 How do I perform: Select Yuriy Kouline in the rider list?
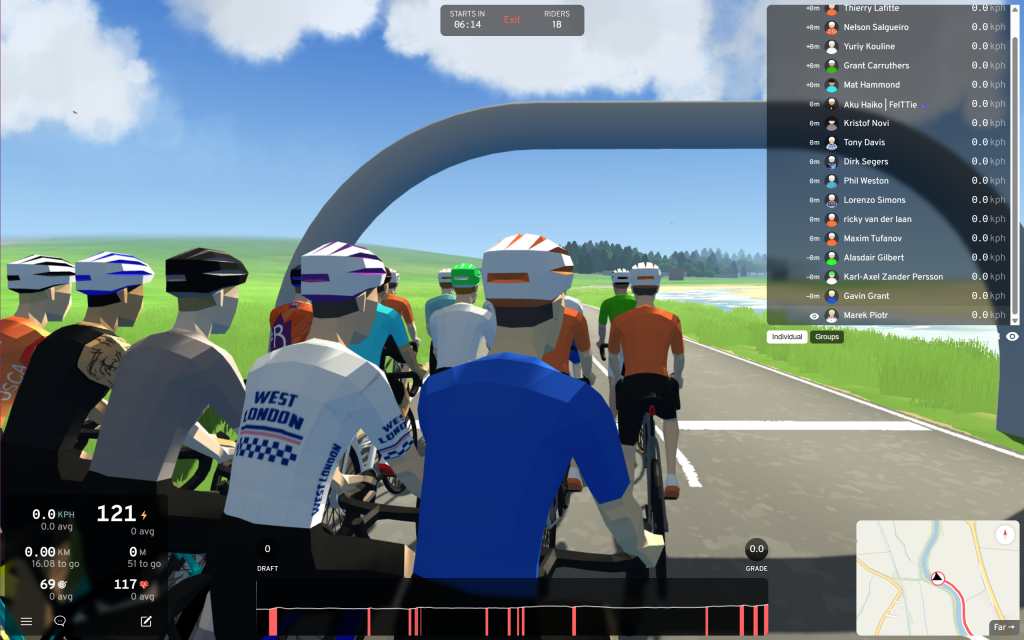tap(869, 47)
